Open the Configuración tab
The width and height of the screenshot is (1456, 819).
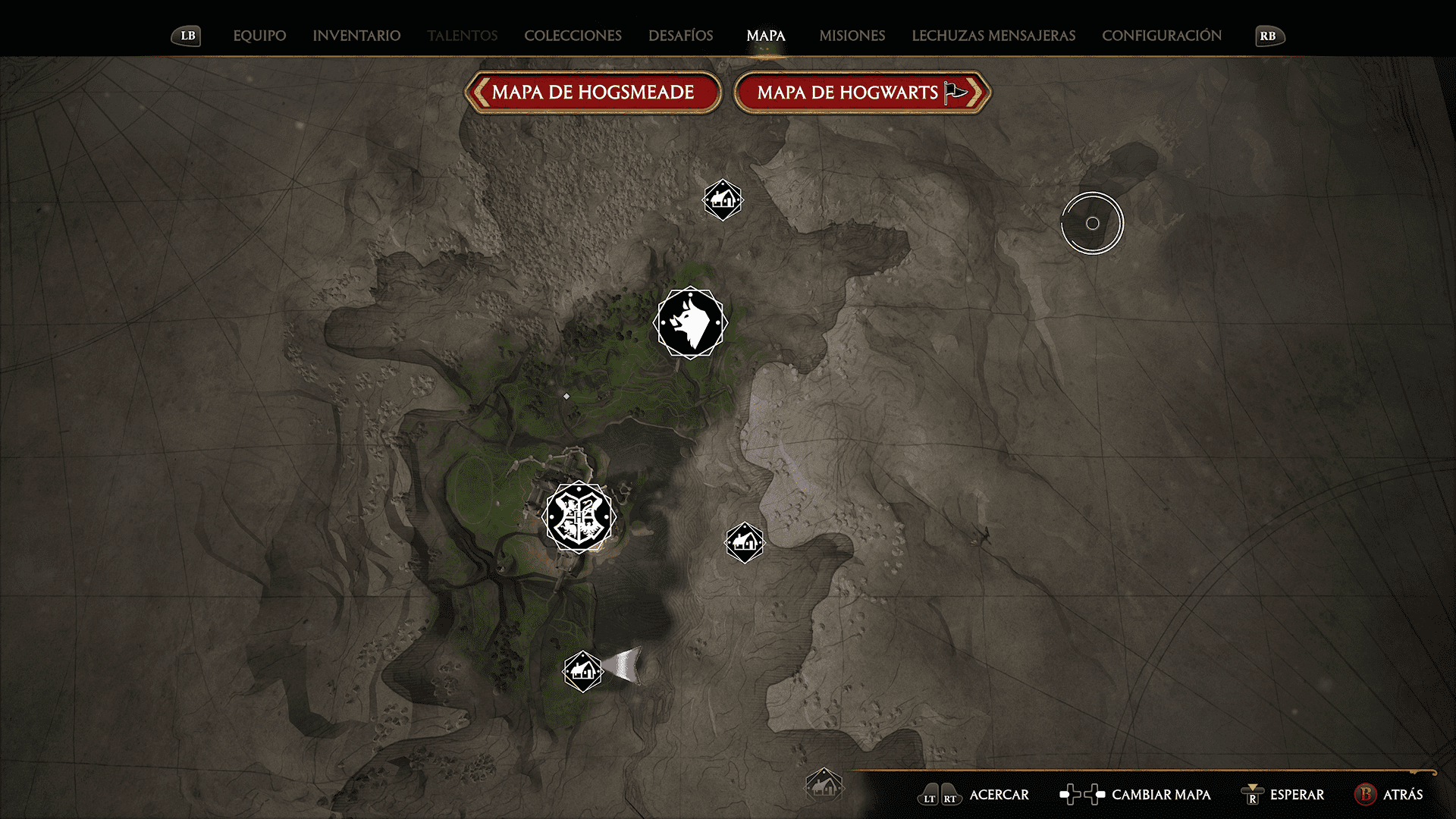tap(1161, 36)
